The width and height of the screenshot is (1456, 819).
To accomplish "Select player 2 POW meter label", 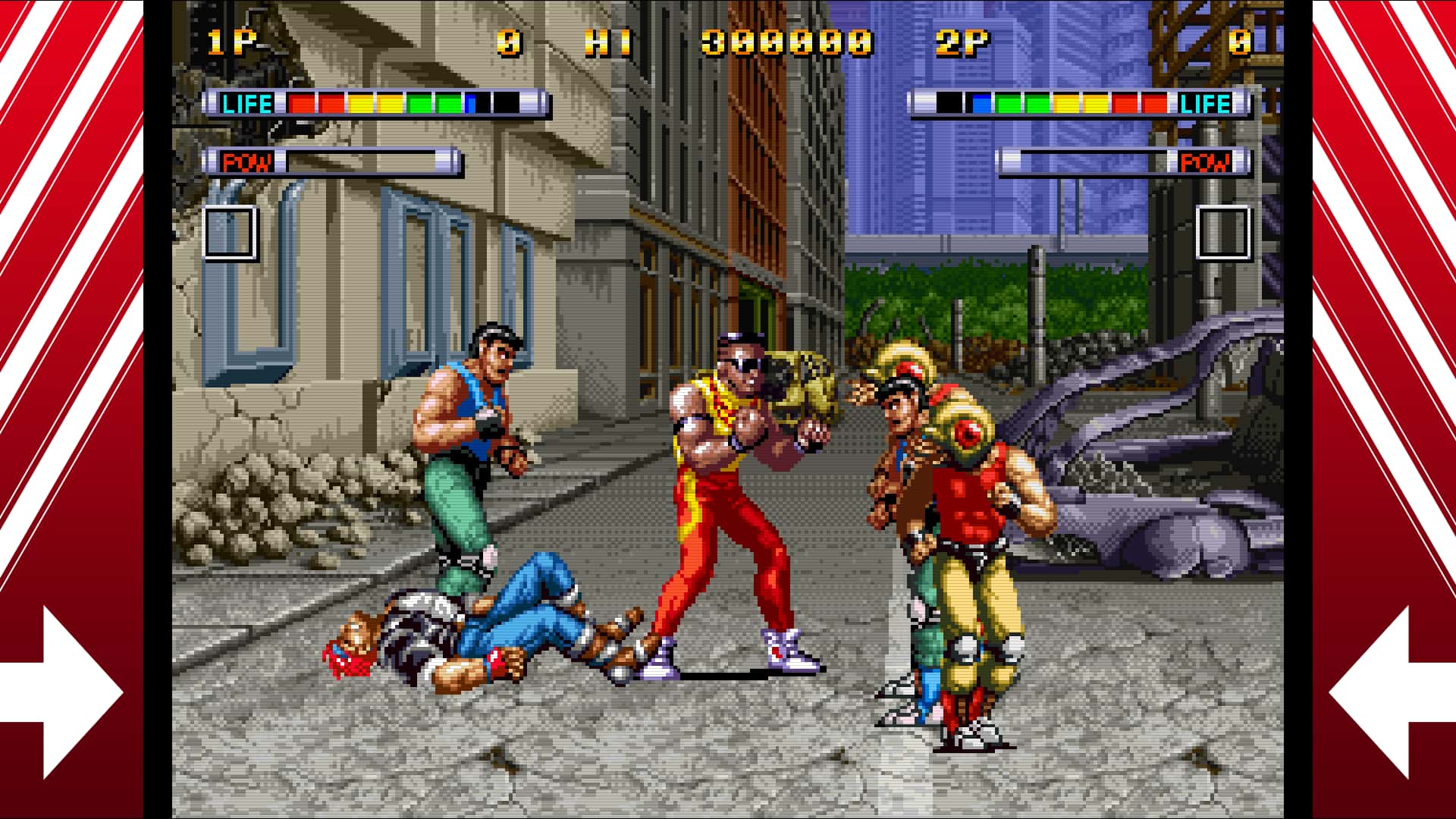I will [x=1206, y=162].
